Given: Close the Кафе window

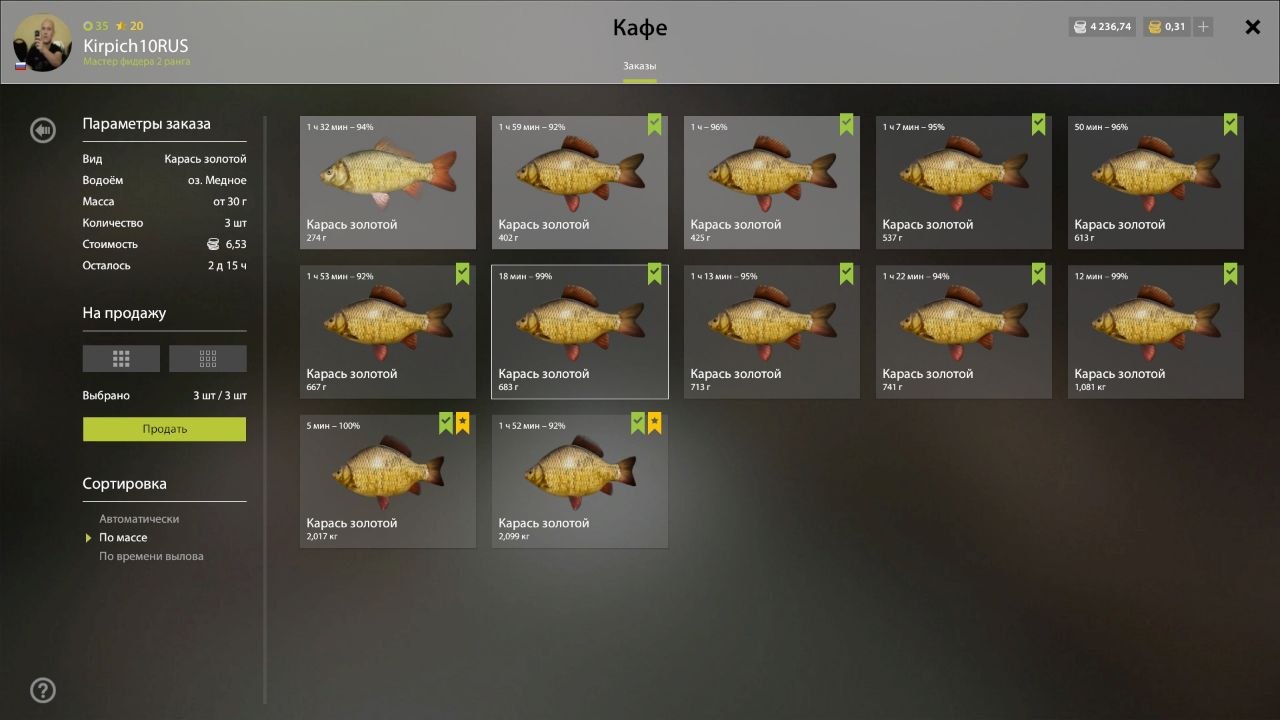Looking at the screenshot, I should point(1252,28).
